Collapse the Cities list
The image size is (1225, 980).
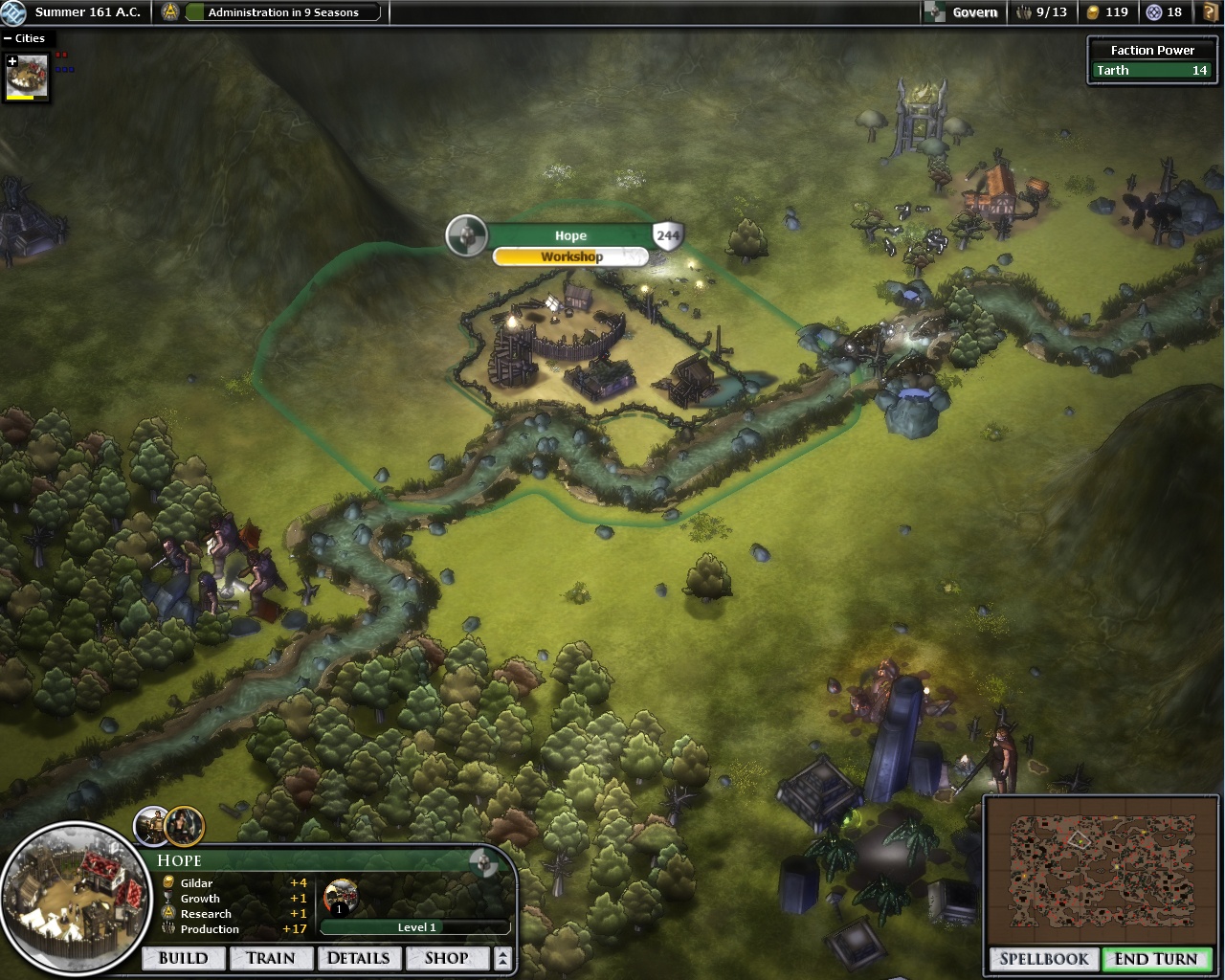(8, 38)
